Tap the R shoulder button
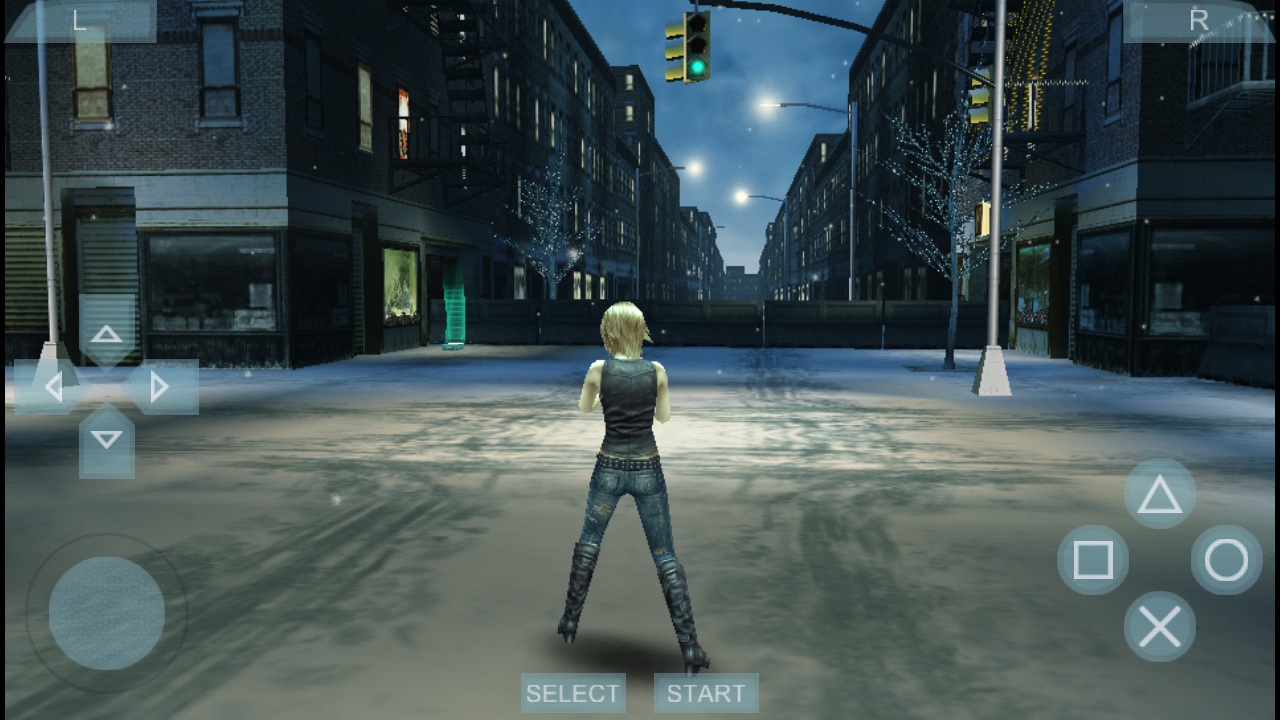This screenshot has width=1280, height=720. click(x=1198, y=21)
